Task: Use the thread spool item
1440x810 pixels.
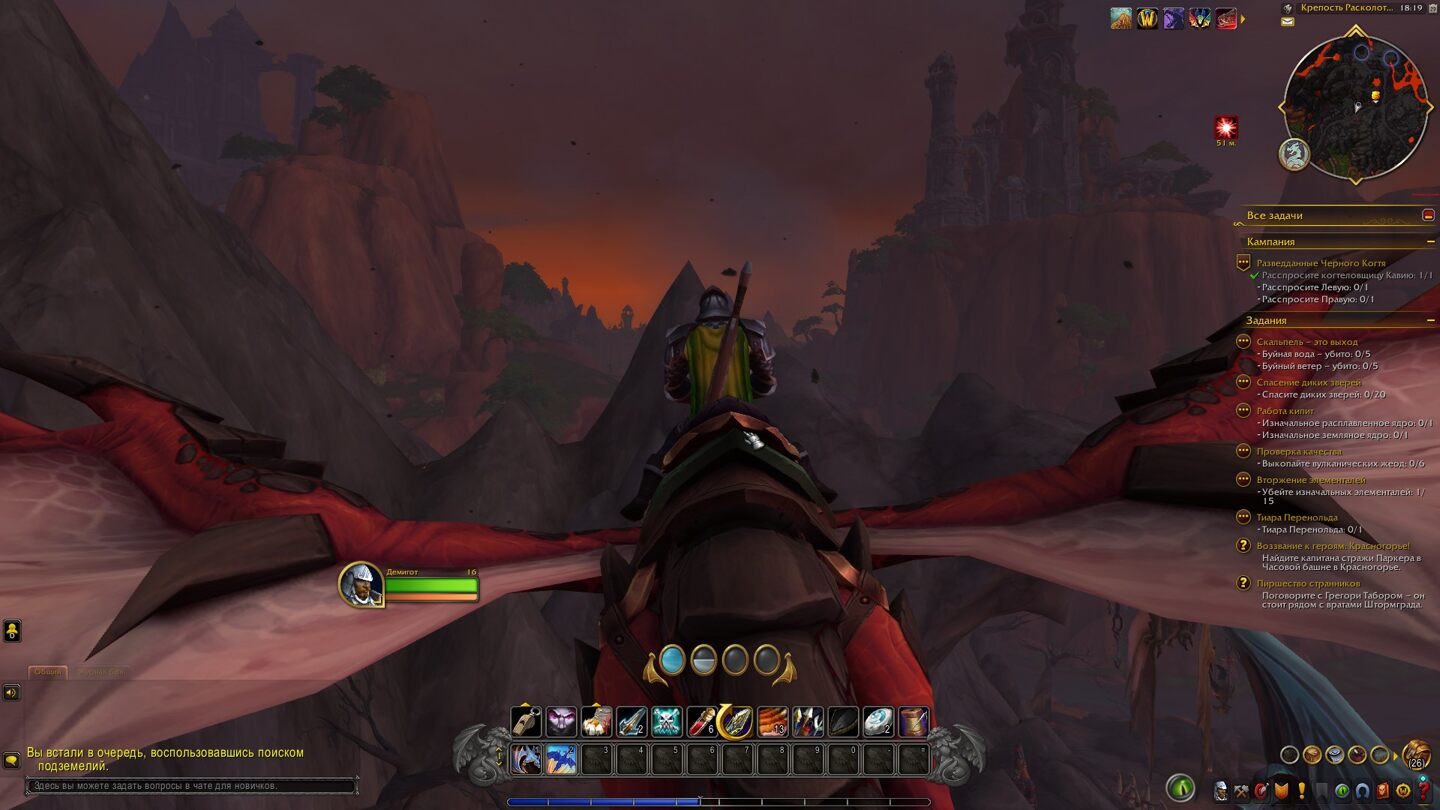Action: click(x=913, y=721)
